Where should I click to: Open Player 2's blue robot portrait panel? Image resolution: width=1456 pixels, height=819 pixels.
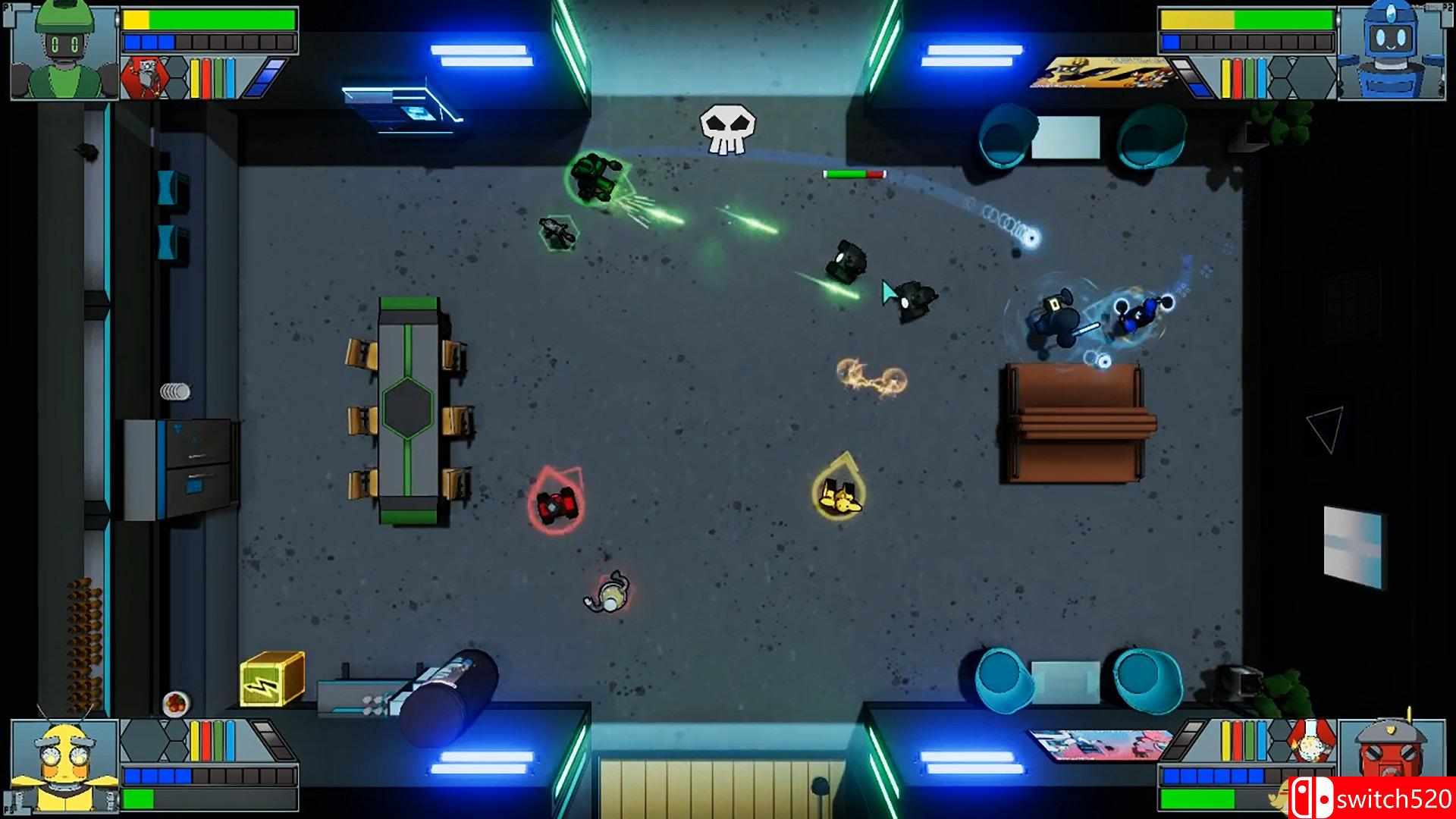point(1391,51)
